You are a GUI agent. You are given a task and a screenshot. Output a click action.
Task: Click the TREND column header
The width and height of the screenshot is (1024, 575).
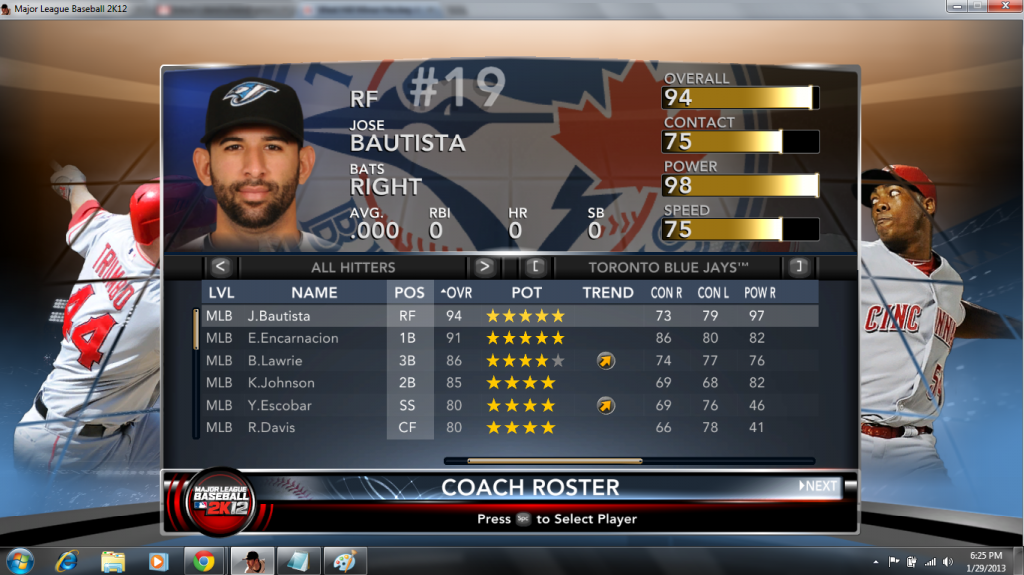[608, 293]
